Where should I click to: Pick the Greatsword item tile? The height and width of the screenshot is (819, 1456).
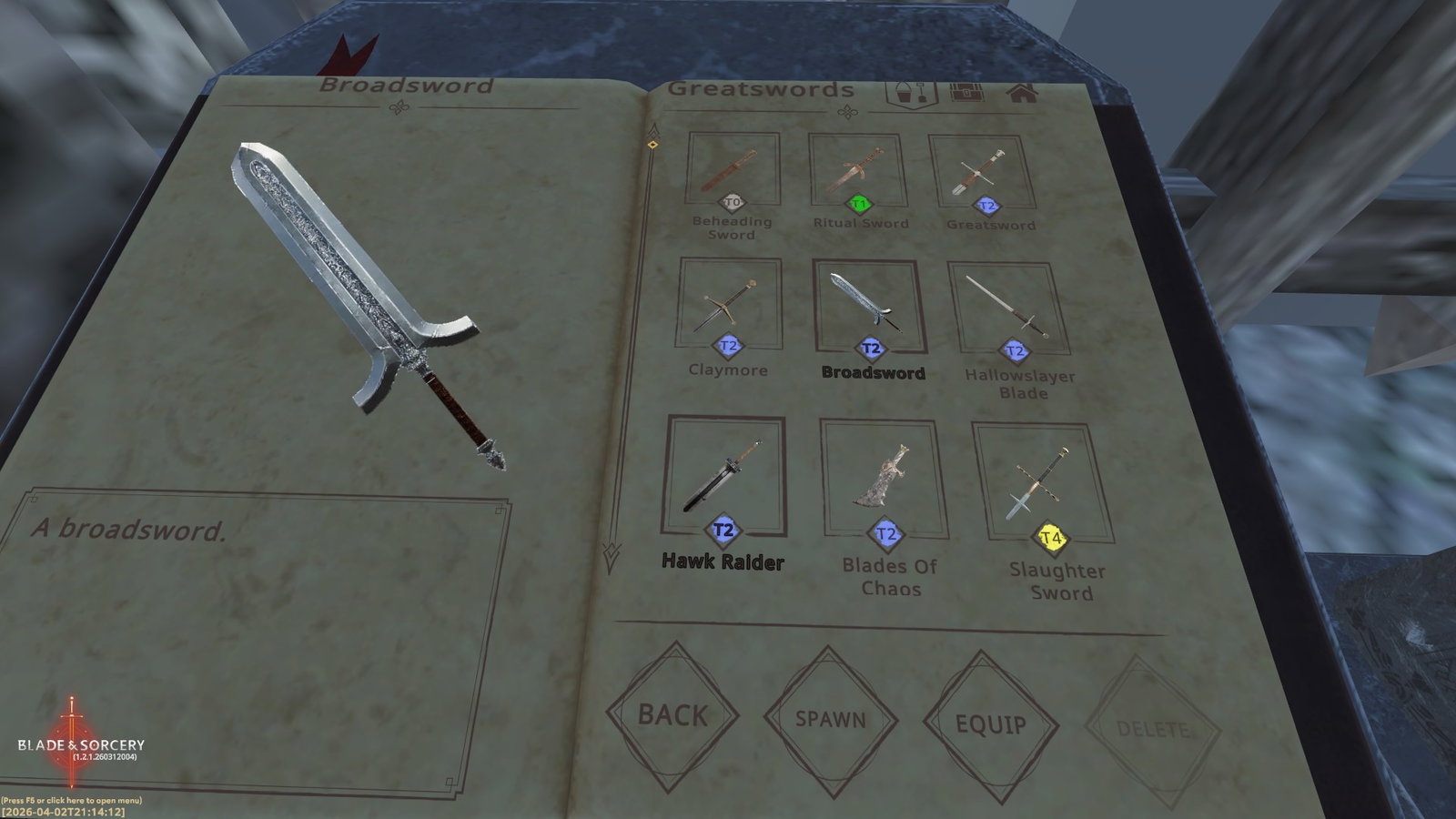pyautogui.click(x=981, y=173)
